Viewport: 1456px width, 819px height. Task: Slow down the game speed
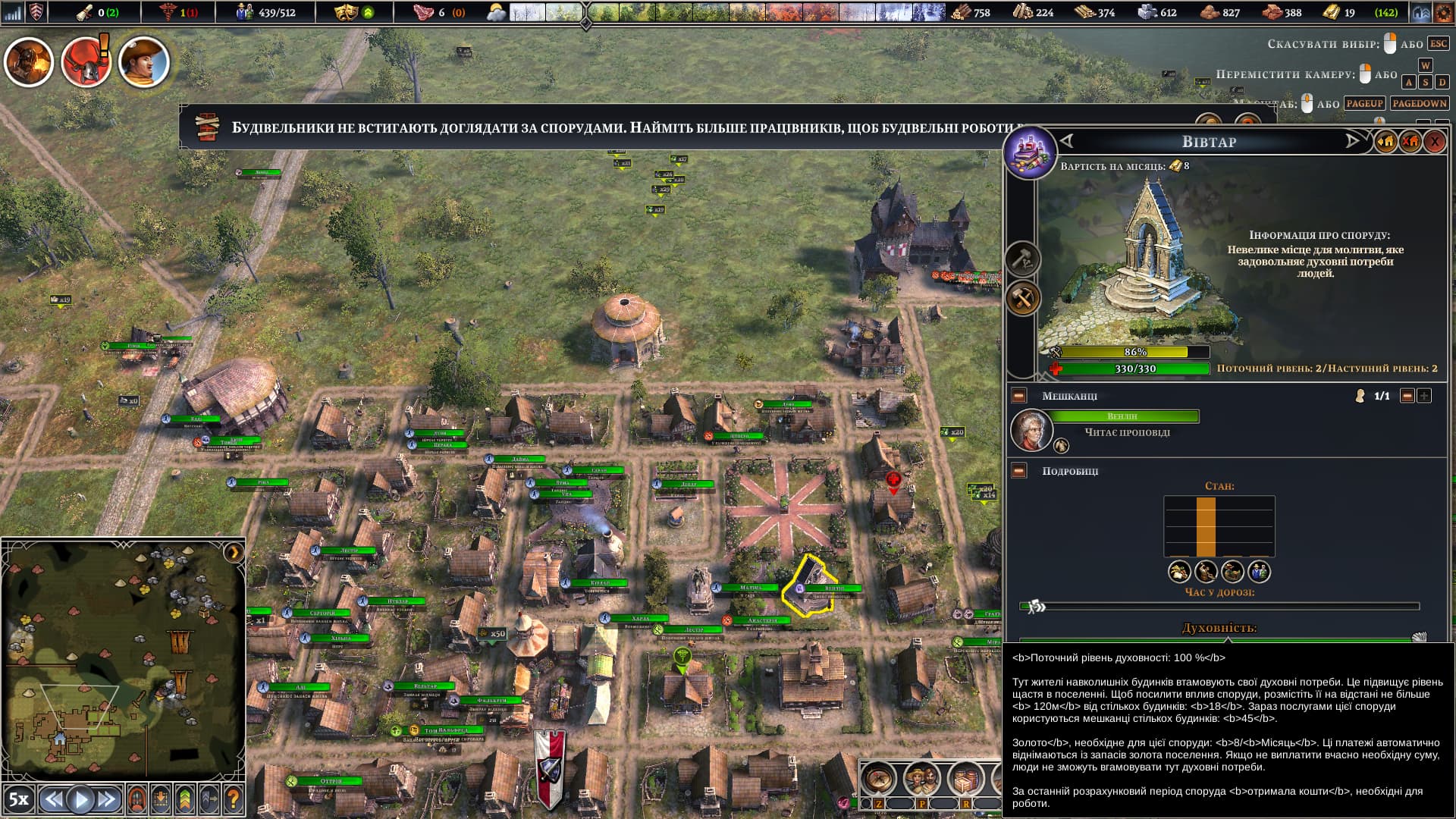tap(52, 799)
